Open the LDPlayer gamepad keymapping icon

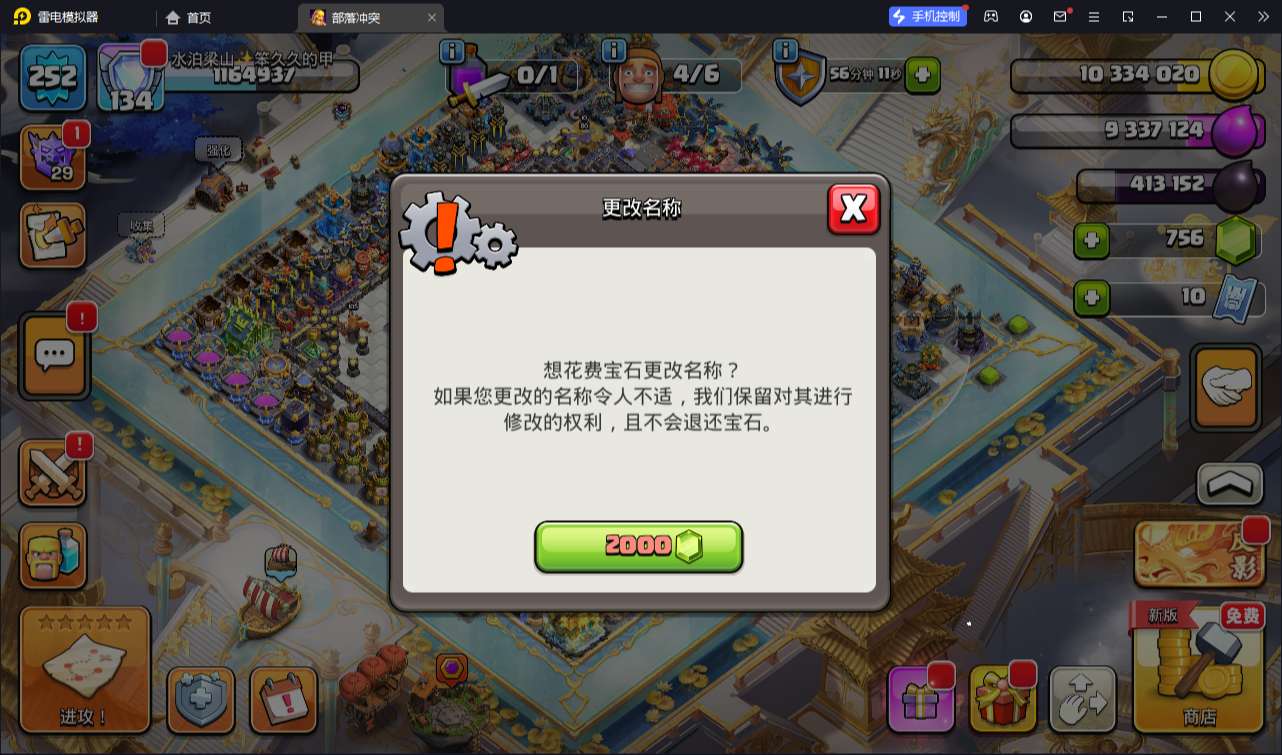coord(990,16)
